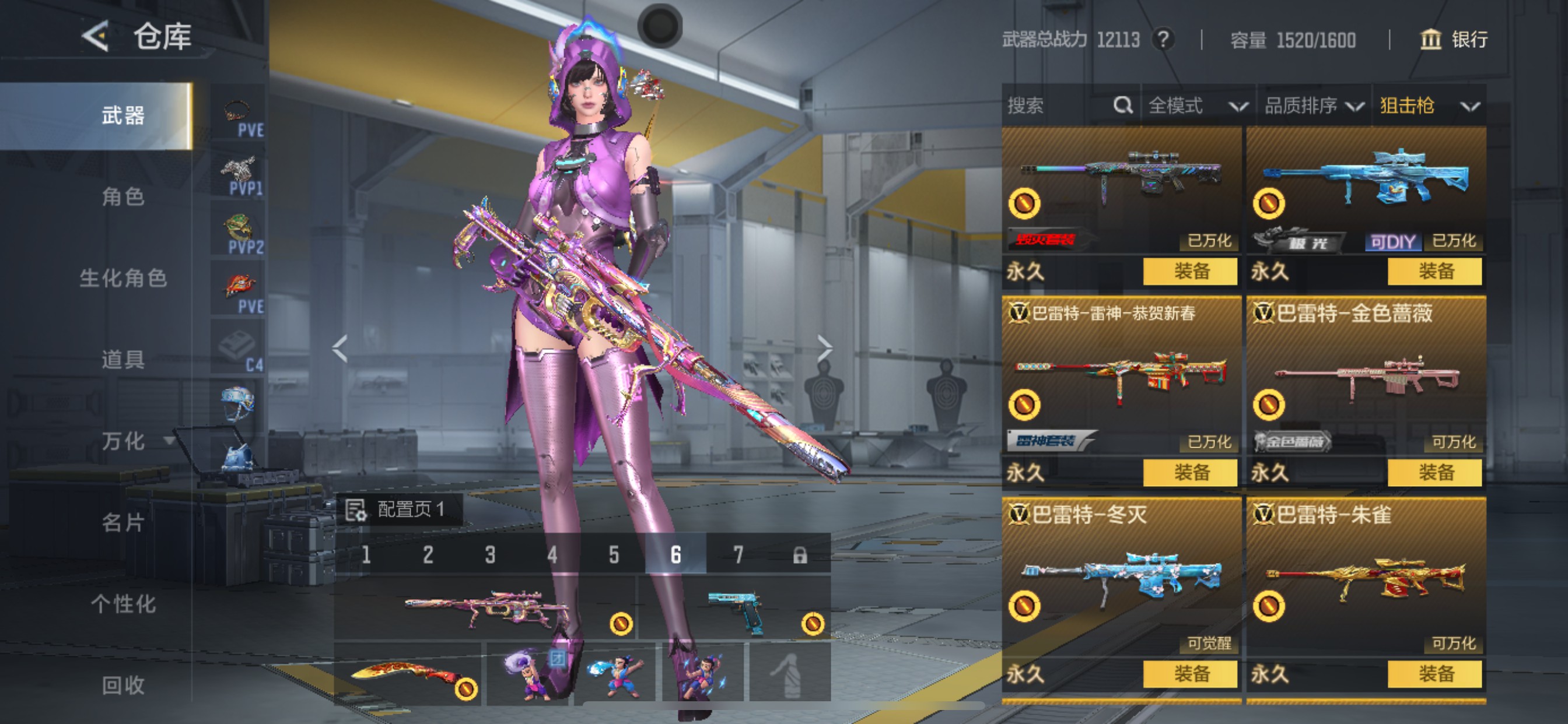Open the 道具 items category
This screenshot has width=1568, height=724.
[x=123, y=360]
